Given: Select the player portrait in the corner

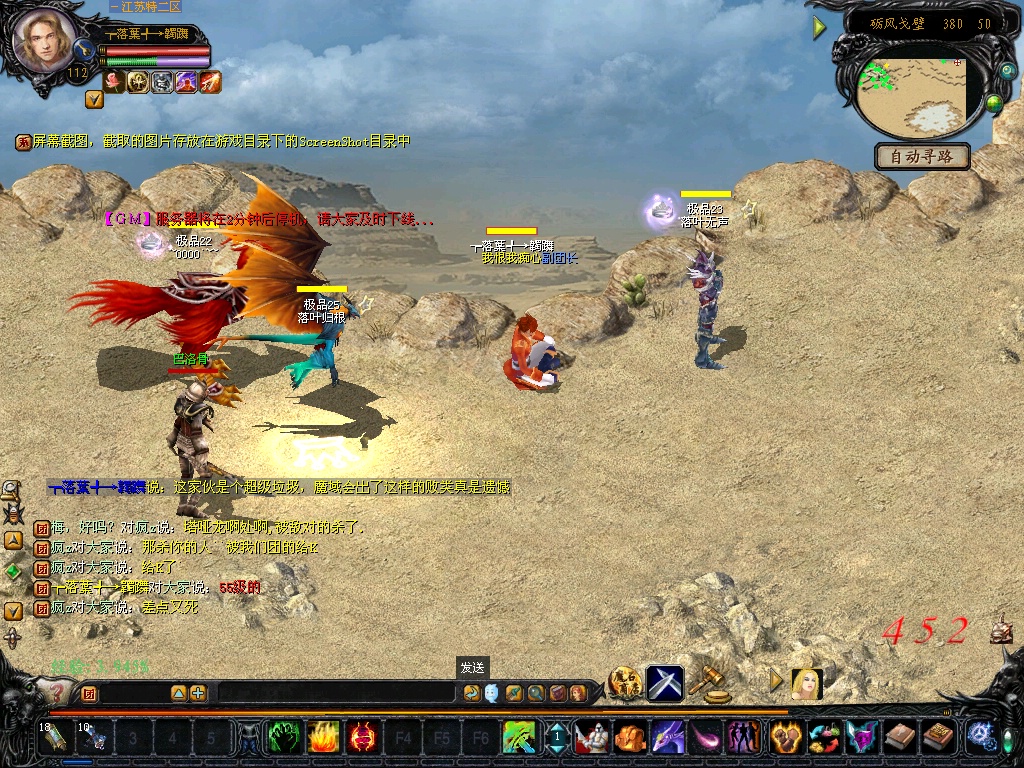Looking at the screenshot, I should [x=45, y=41].
